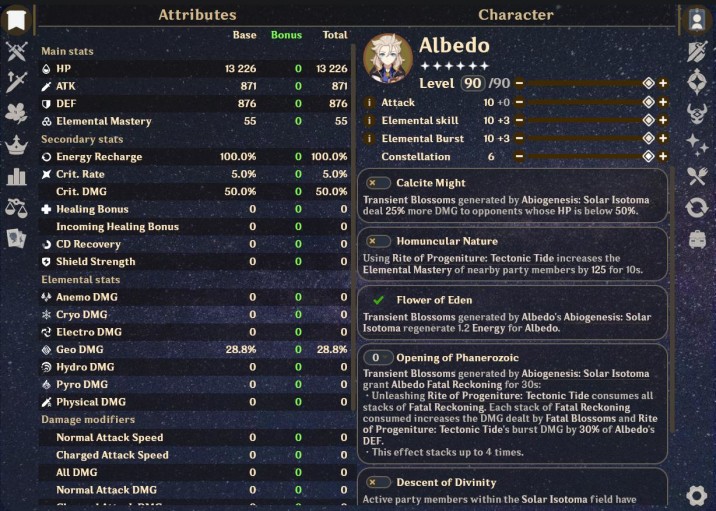Increase Albedo's Level with the plus button
This screenshot has width=716, height=511.
(x=663, y=84)
